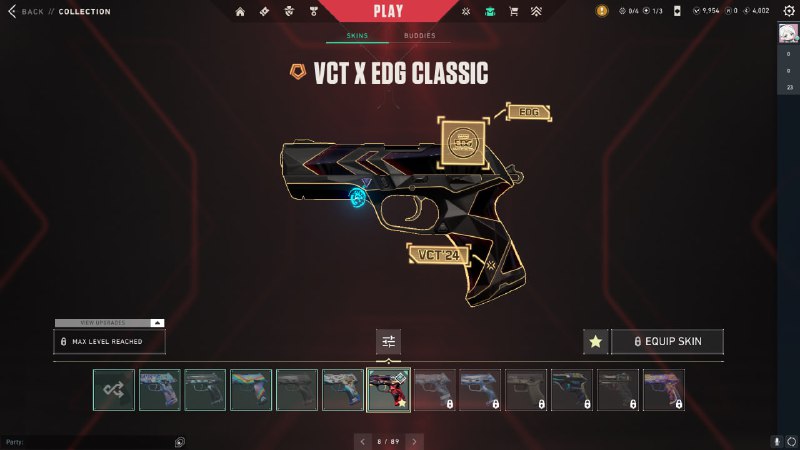
Task: Open the yellow alert notification icon
Action: pyautogui.click(x=602, y=12)
